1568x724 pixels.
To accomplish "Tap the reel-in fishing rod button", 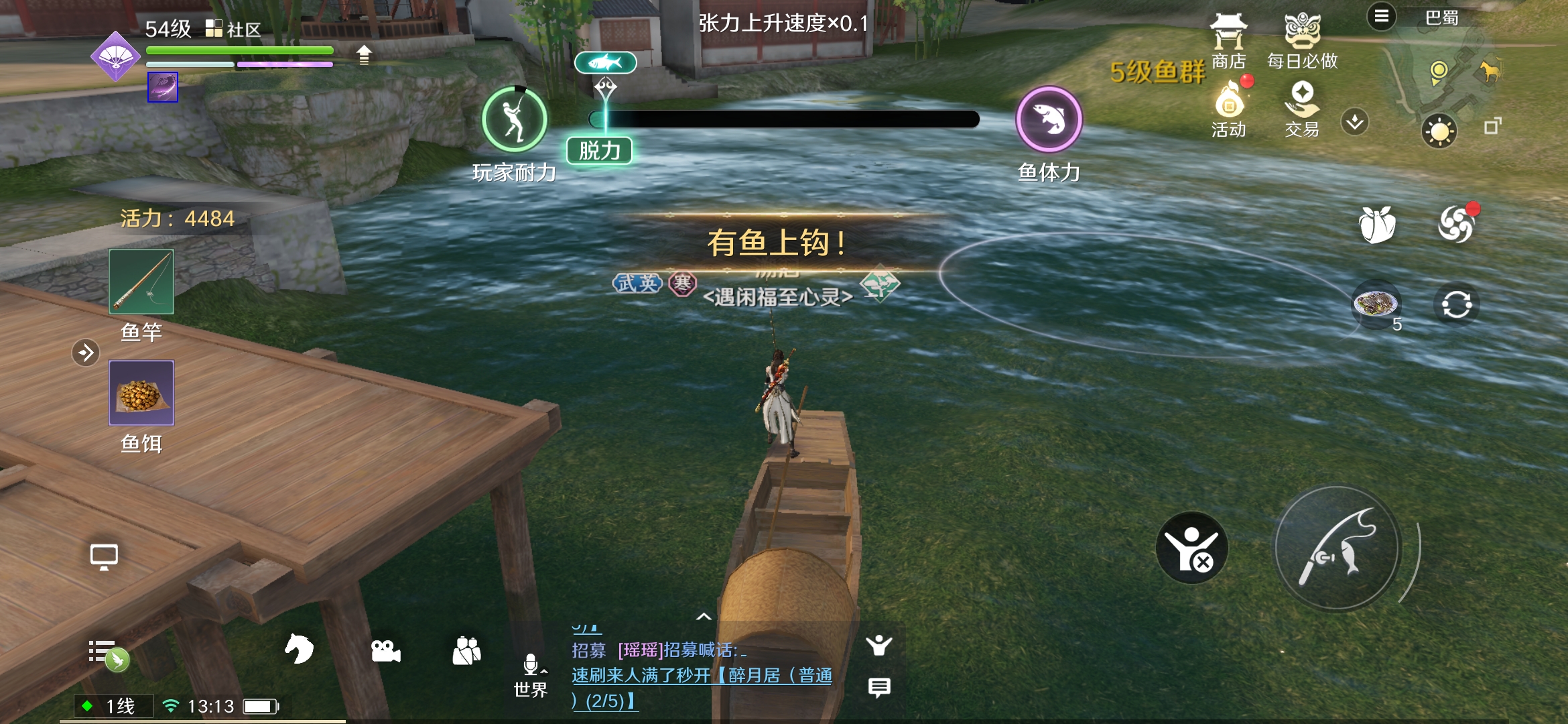I will [x=1337, y=548].
